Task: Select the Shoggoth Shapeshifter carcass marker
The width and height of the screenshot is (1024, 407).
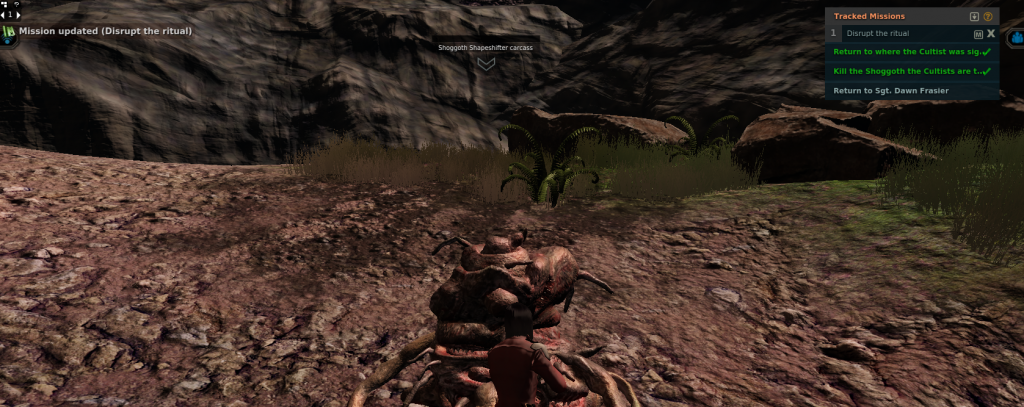Action: pos(486,63)
